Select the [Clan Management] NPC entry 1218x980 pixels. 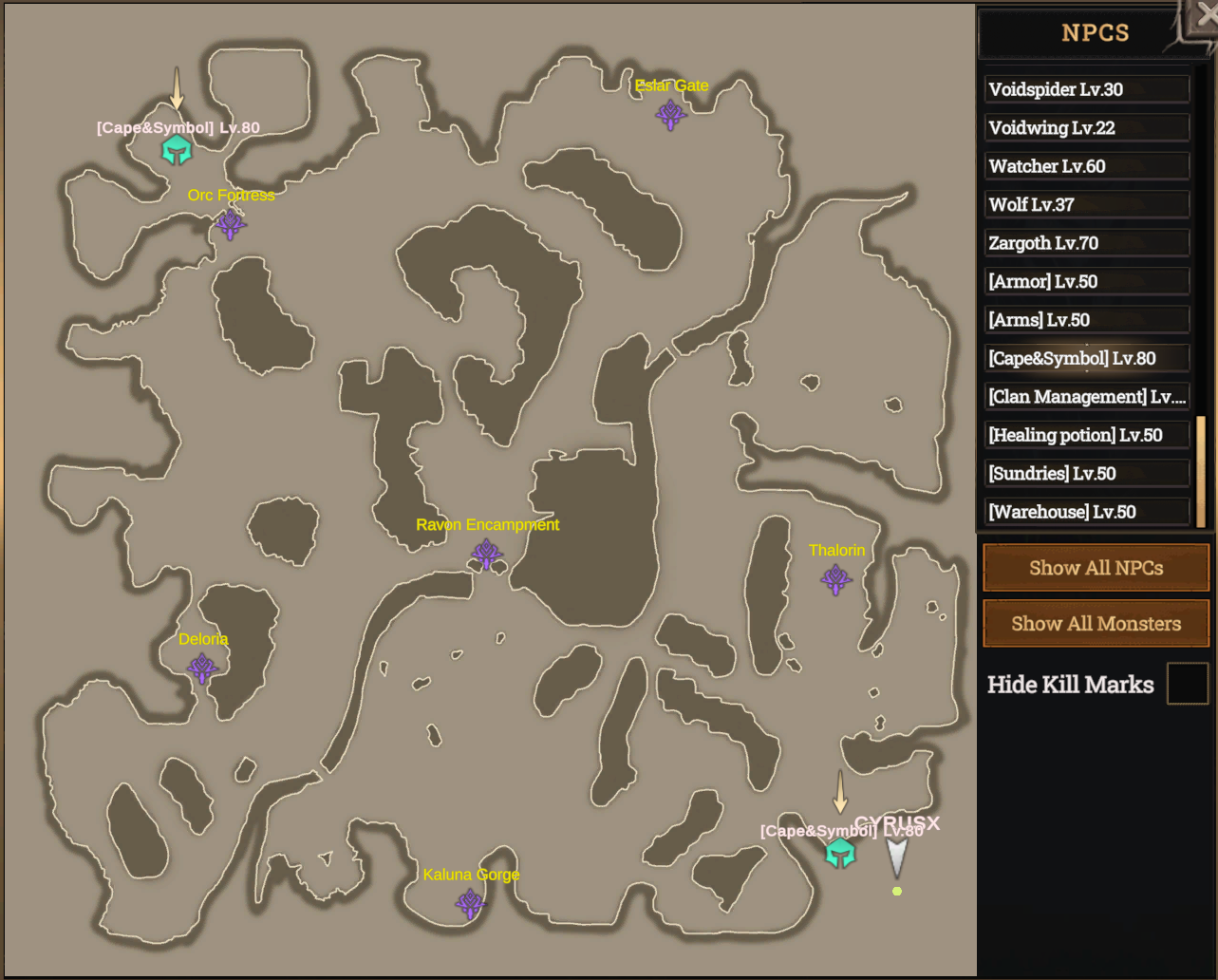[x=1086, y=396]
